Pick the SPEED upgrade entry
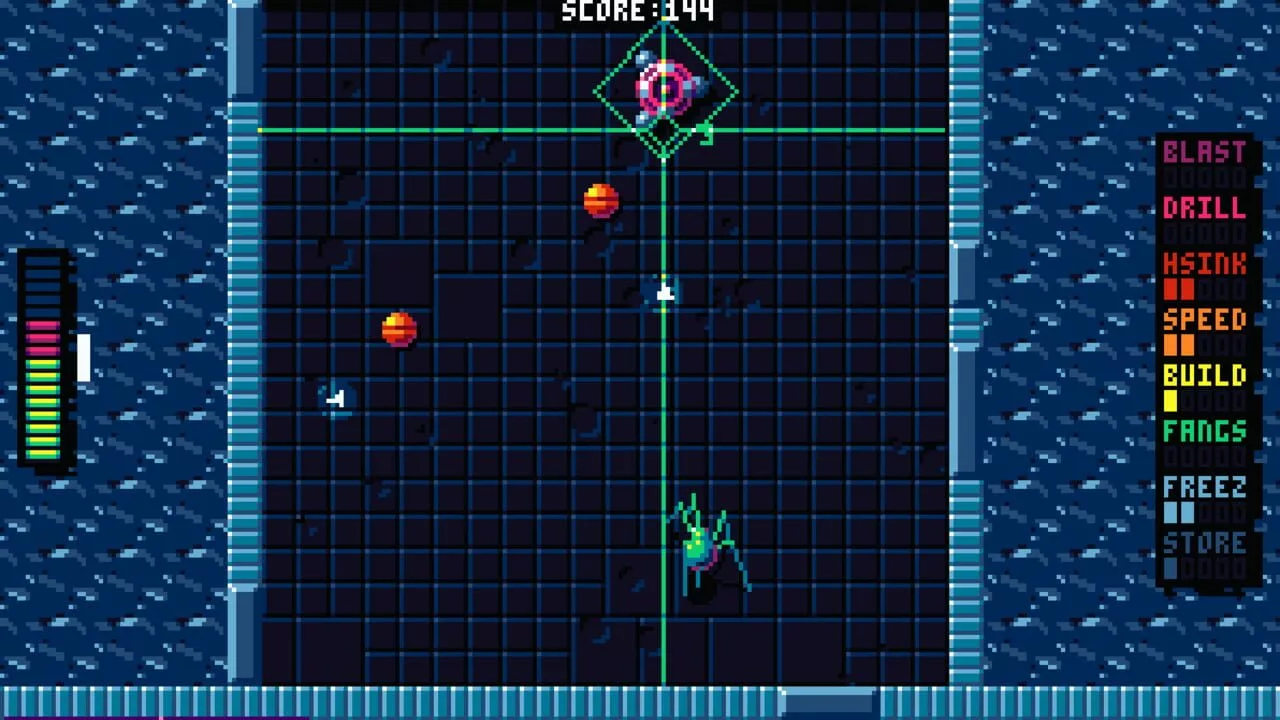Screen dimensions: 1280x720 pyautogui.click(x=1205, y=321)
